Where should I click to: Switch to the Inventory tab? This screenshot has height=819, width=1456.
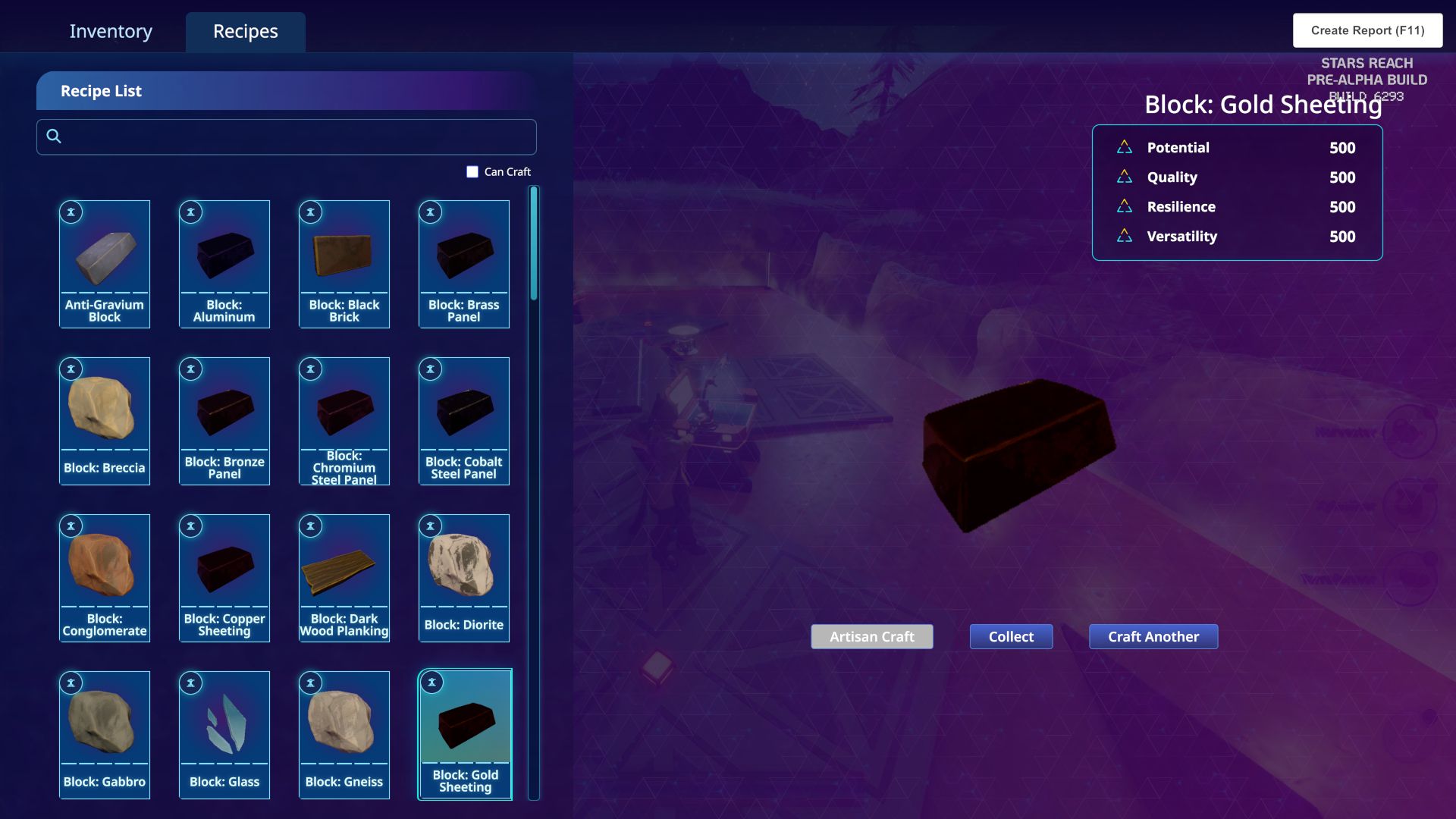[111, 31]
